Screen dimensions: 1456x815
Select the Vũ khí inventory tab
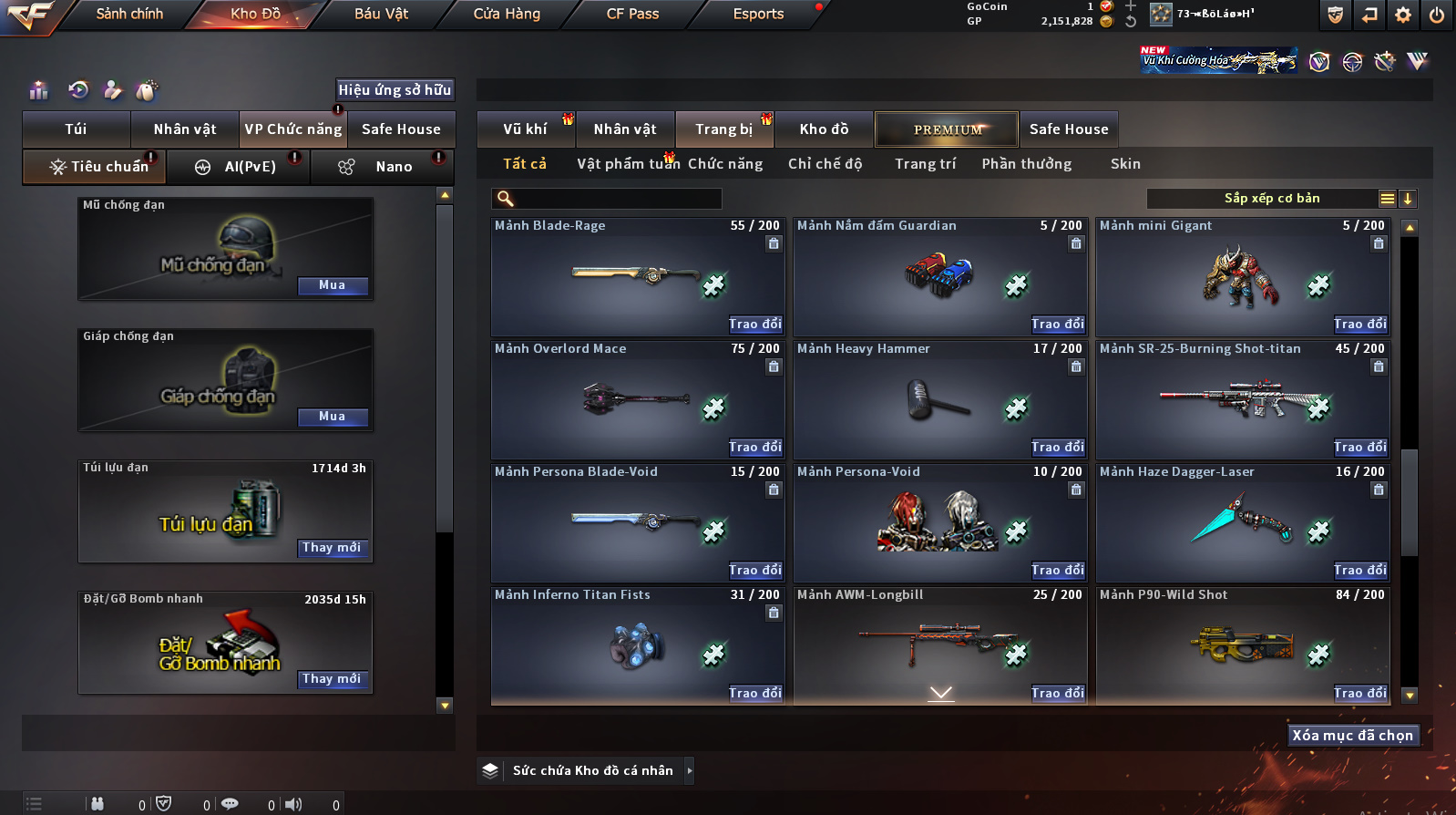pyautogui.click(x=526, y=129)
